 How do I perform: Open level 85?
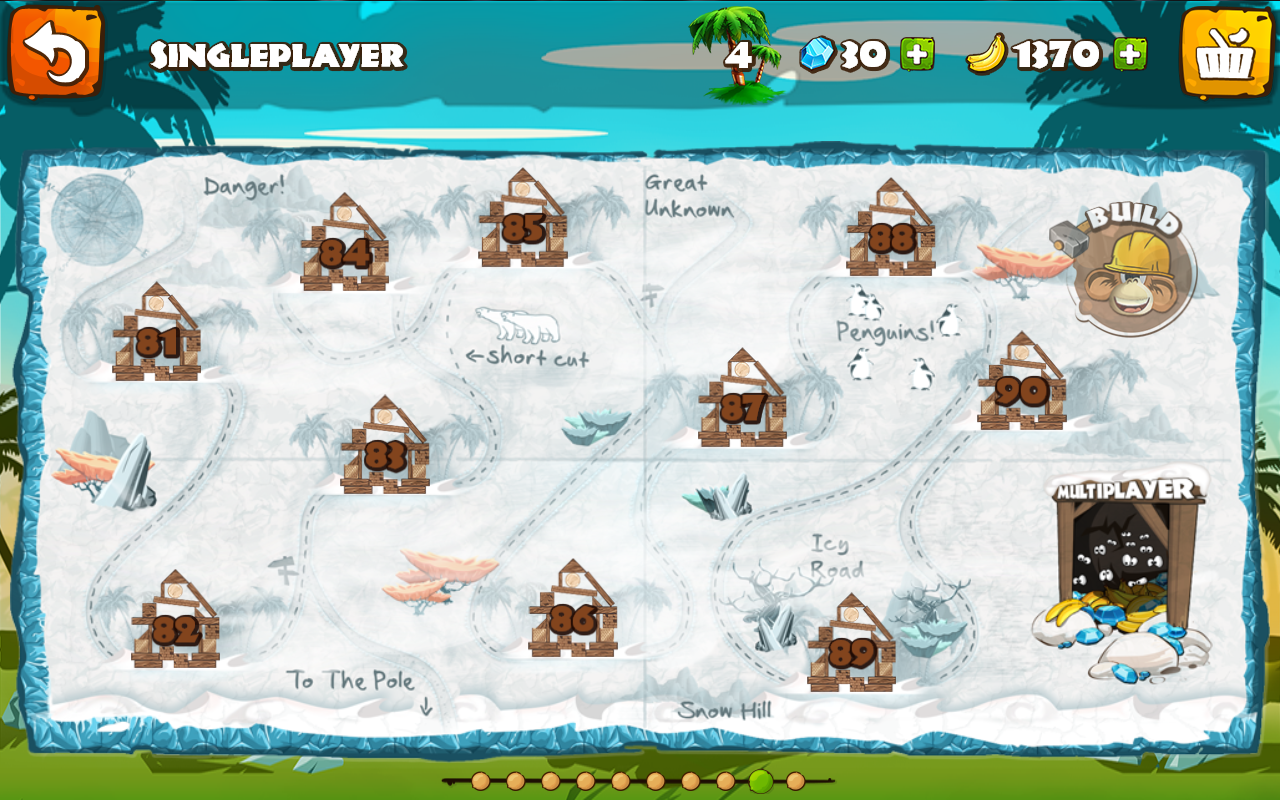pos(525,225)
